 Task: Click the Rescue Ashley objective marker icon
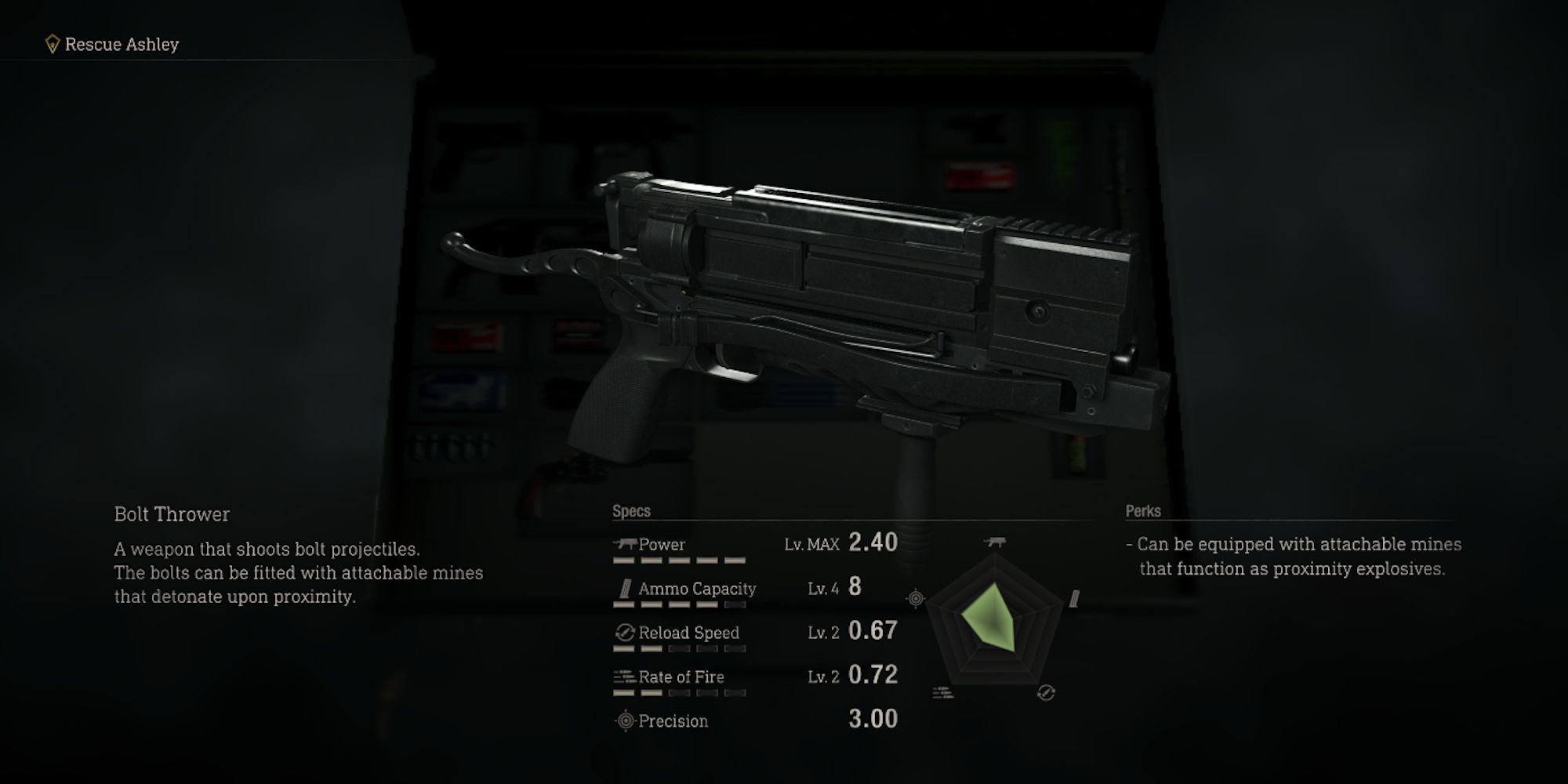coord(51,45)
